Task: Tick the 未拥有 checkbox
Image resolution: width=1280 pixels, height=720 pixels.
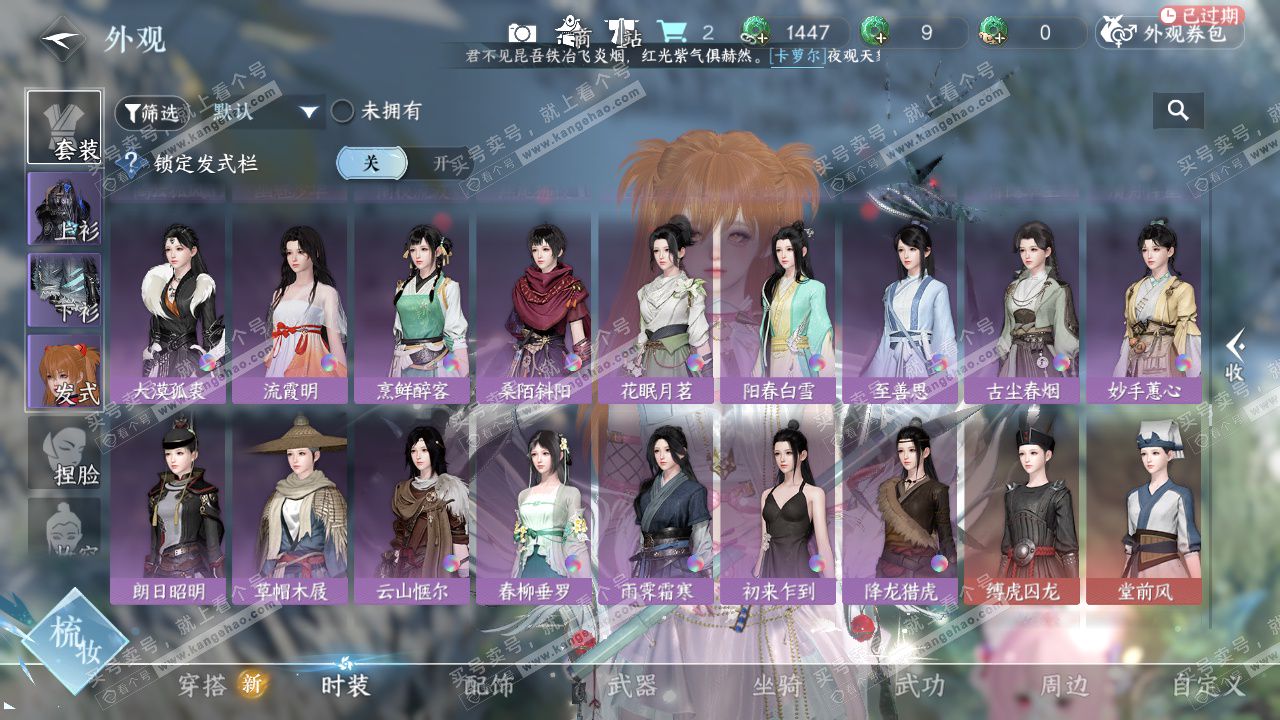Action: (343, 112)
